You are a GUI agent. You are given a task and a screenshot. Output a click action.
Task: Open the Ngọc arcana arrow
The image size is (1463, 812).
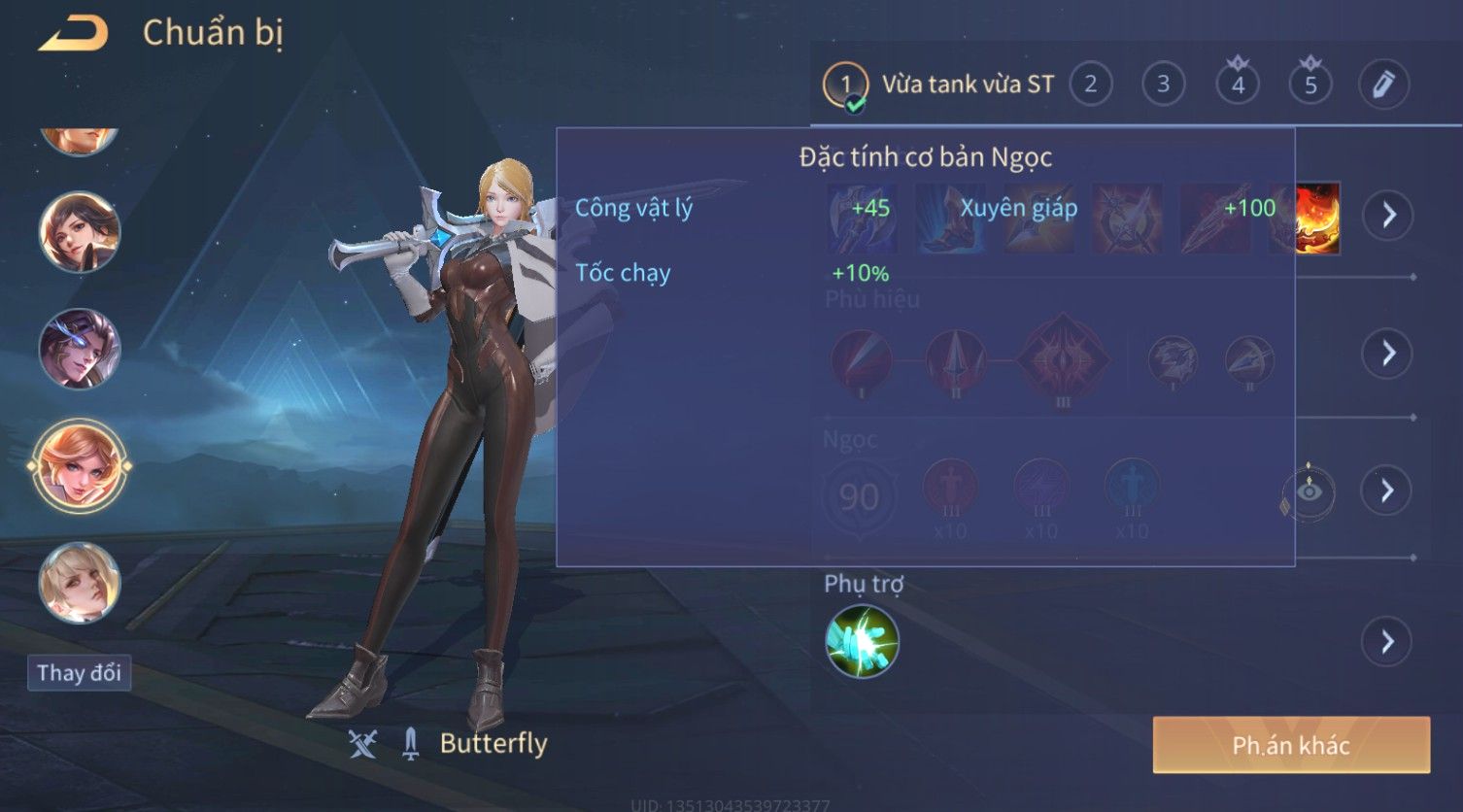[1388, 491]
